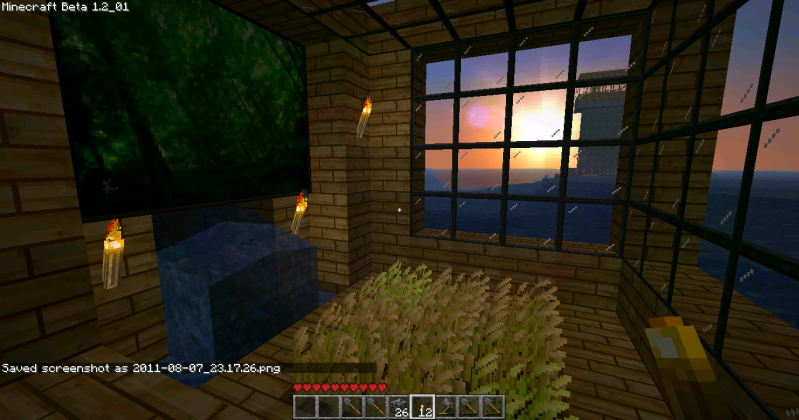Select the torch stack of 12
Screen dimensions: 799x420
click(x=422, y=406)
